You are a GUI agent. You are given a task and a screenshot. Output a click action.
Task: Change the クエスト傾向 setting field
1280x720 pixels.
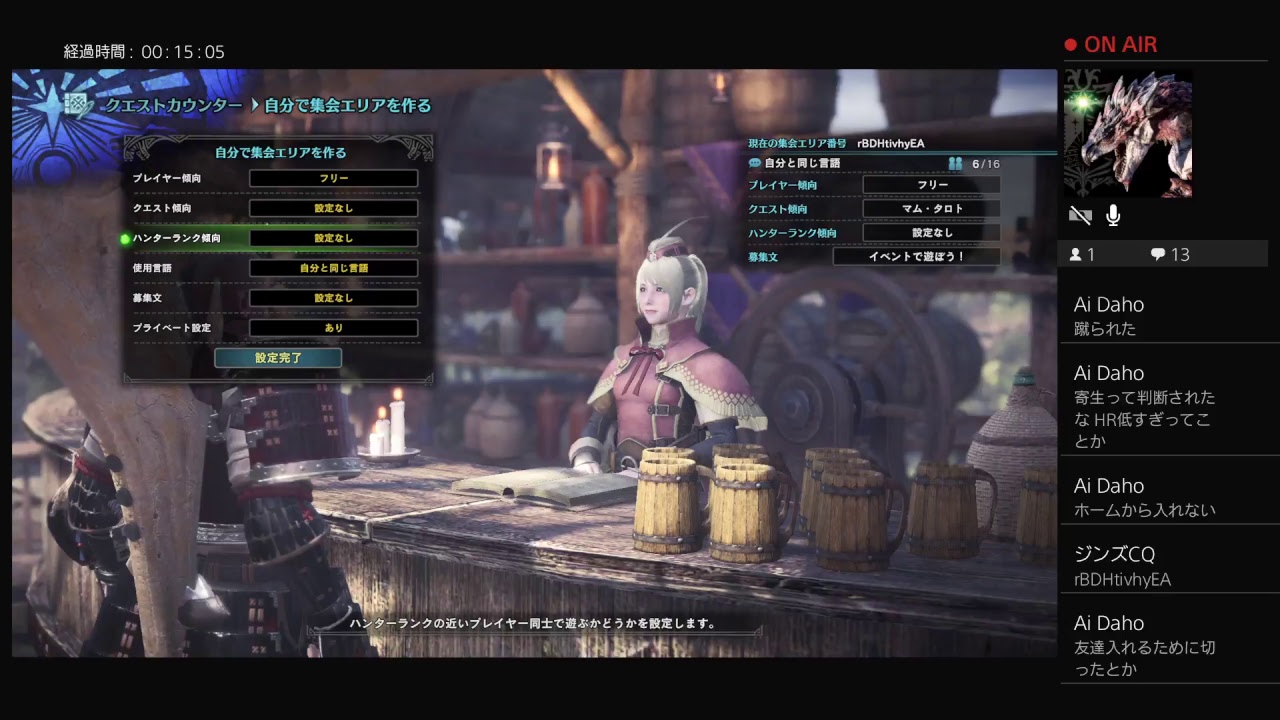333,209
